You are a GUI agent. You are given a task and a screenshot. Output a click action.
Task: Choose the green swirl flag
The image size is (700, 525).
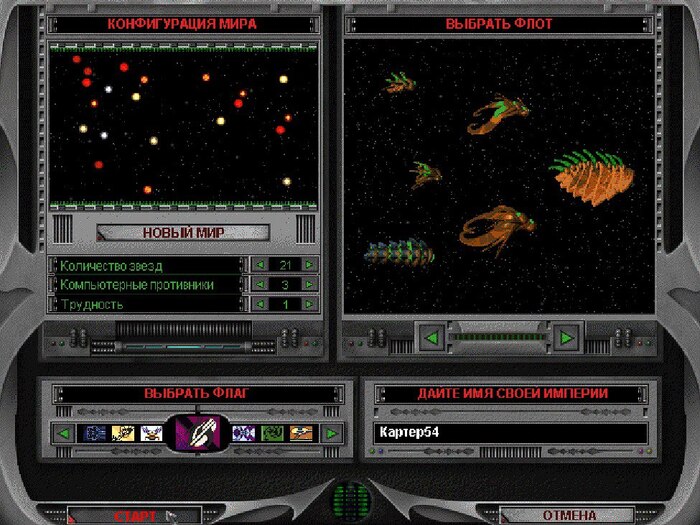pyautogui.click(x=272, y=434)
